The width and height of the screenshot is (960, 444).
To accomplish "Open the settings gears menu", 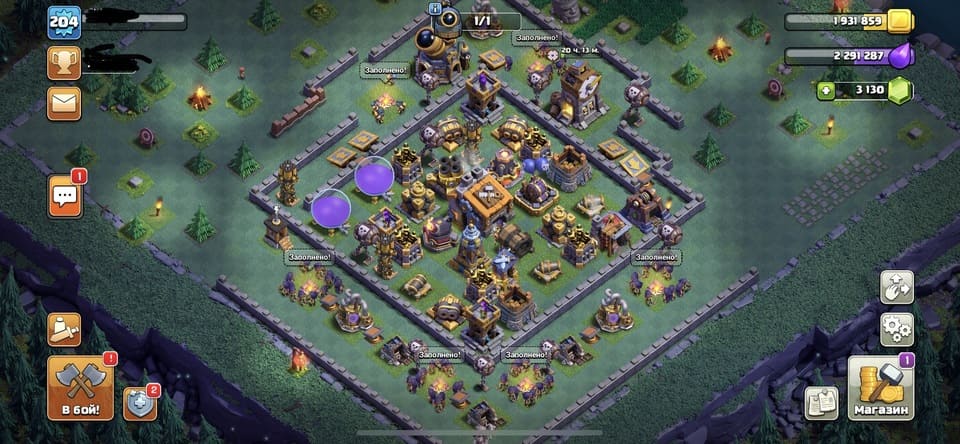I will [x=896, y=328].
